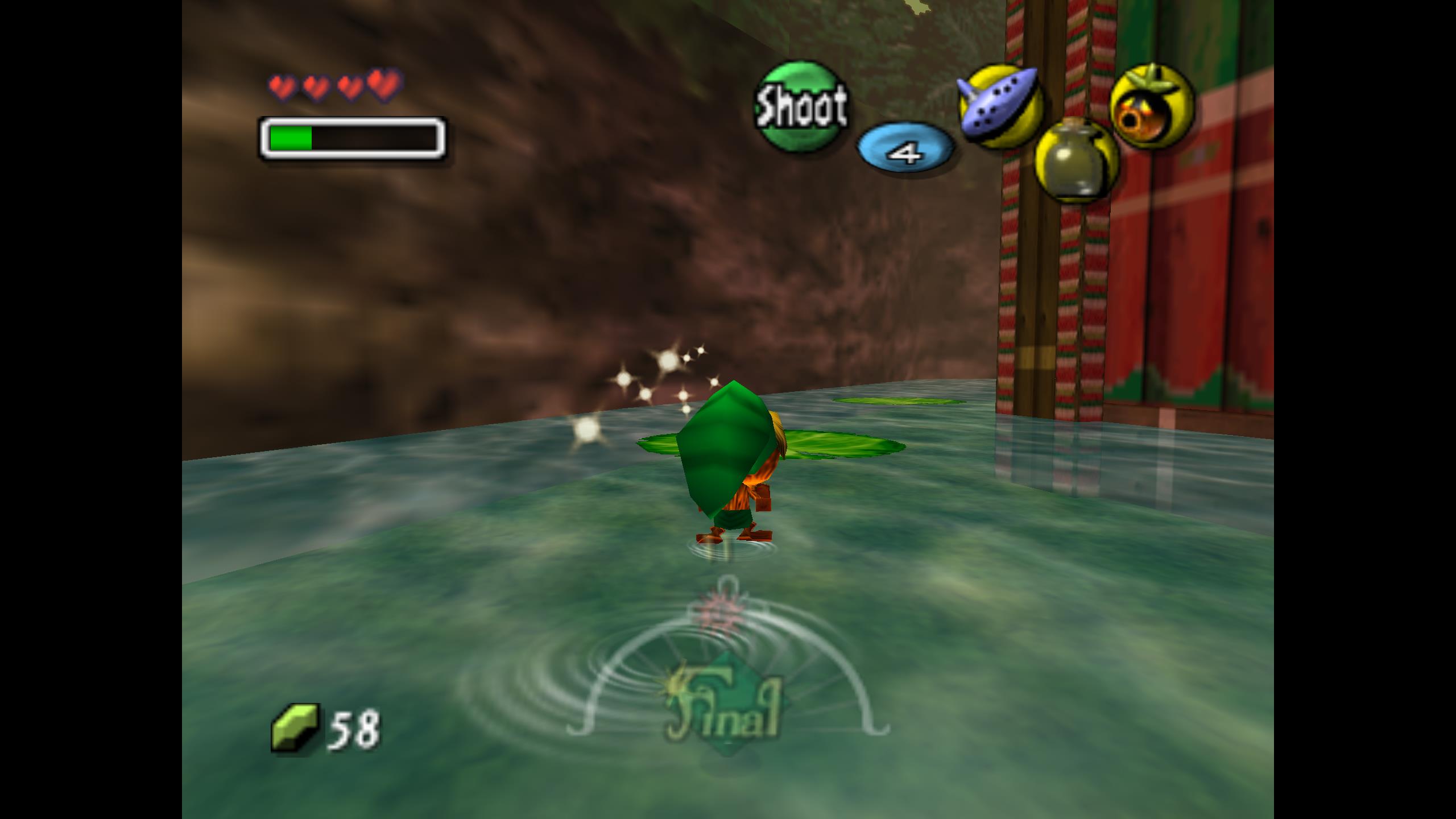Choose the Deku Mask item icon
This screenshot has height=819, width=1456.
(x=1151, y=107)
